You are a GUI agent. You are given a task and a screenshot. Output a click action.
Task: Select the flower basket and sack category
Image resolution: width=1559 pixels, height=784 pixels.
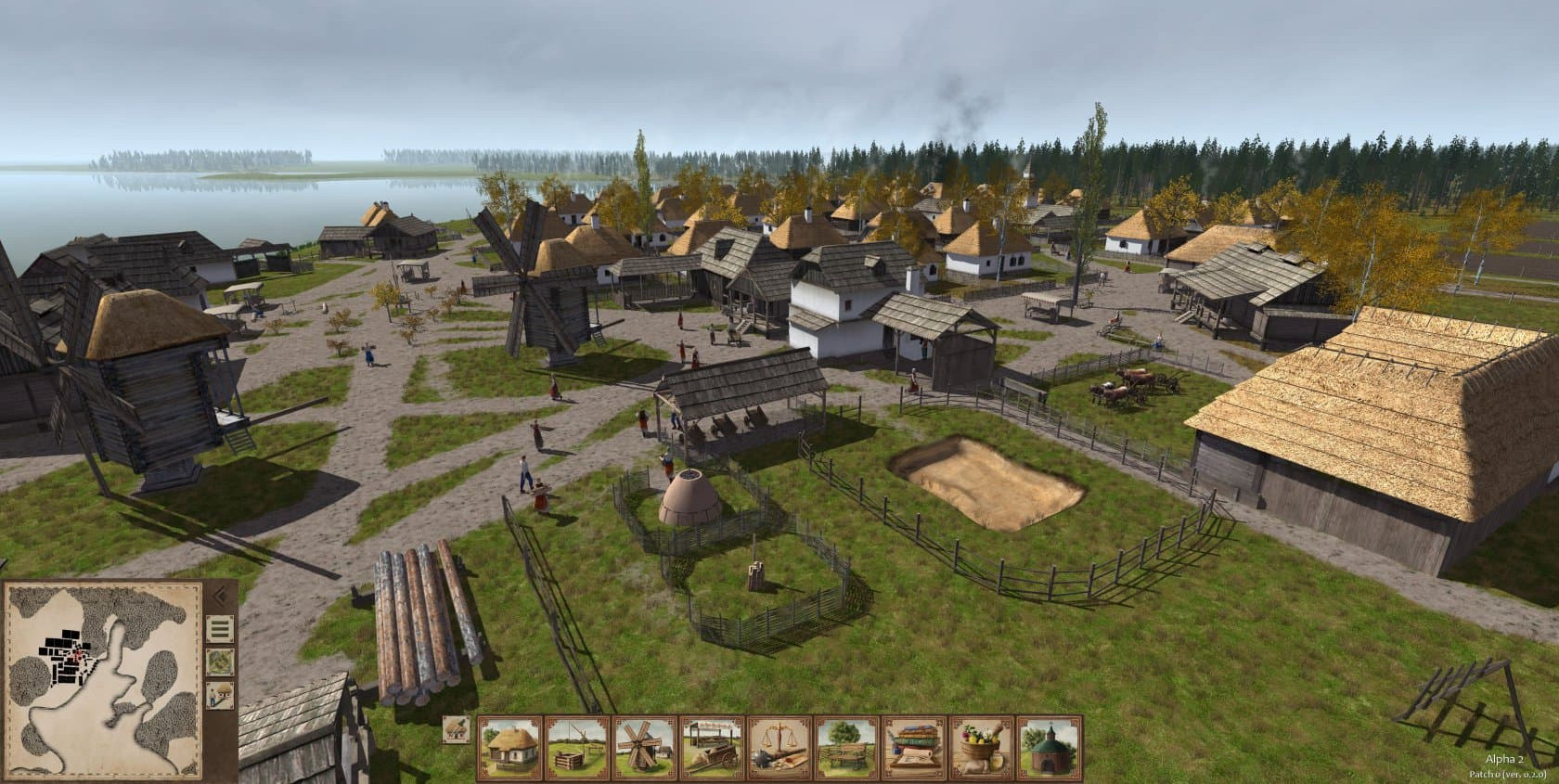coord(982,747)
